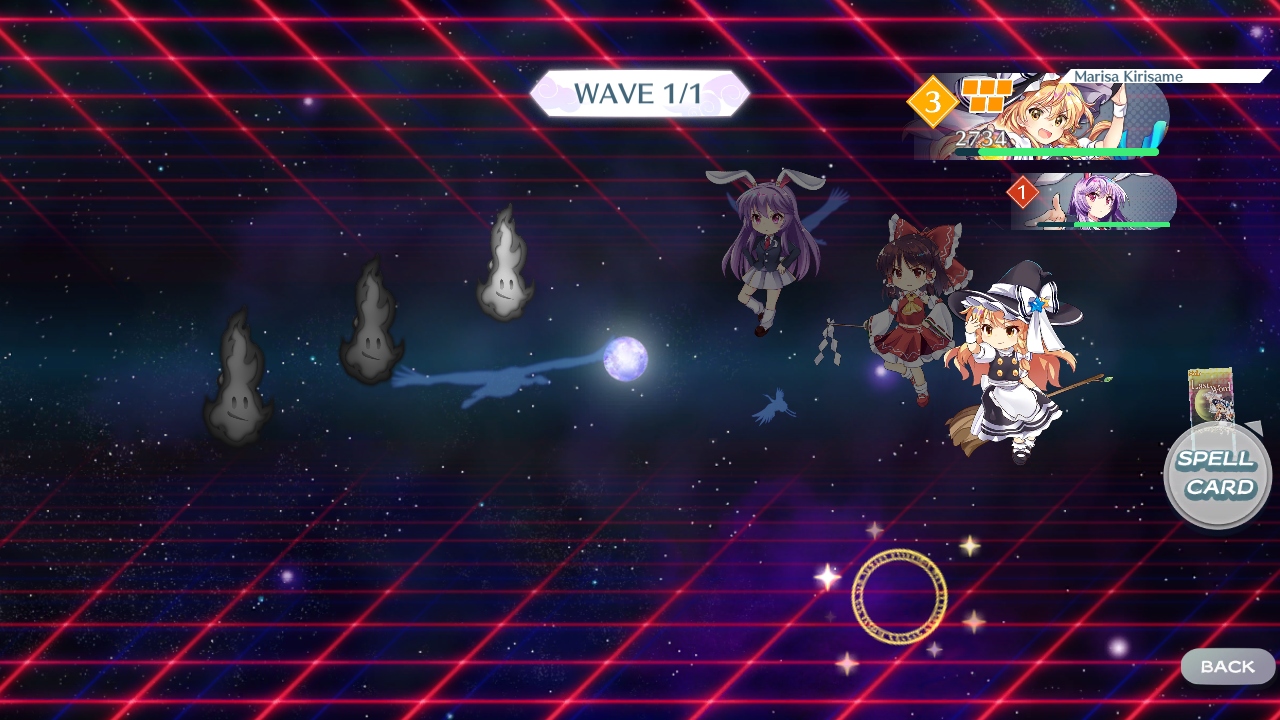Click the WAVE 1/1 banner
1280x720 pixels.
pyautogui.click(x=641, y=92)
